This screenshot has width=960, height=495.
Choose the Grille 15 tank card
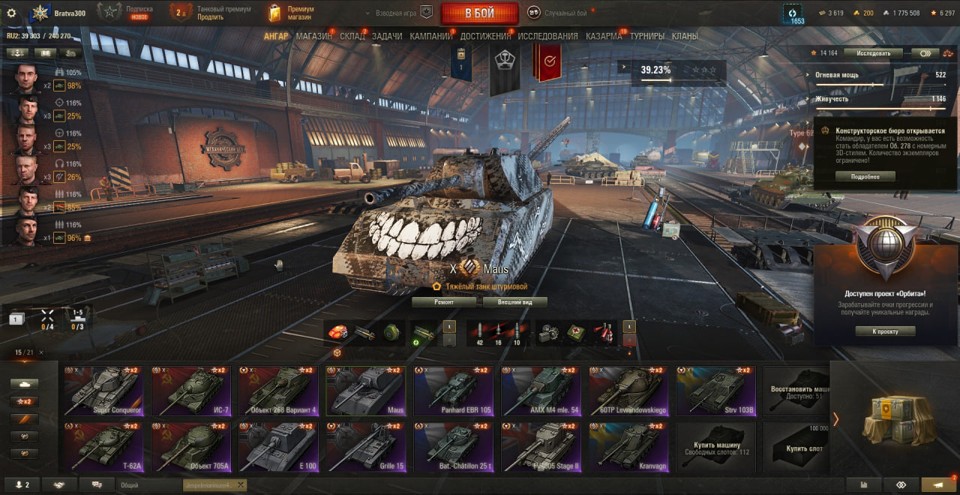tap(366, 447)
